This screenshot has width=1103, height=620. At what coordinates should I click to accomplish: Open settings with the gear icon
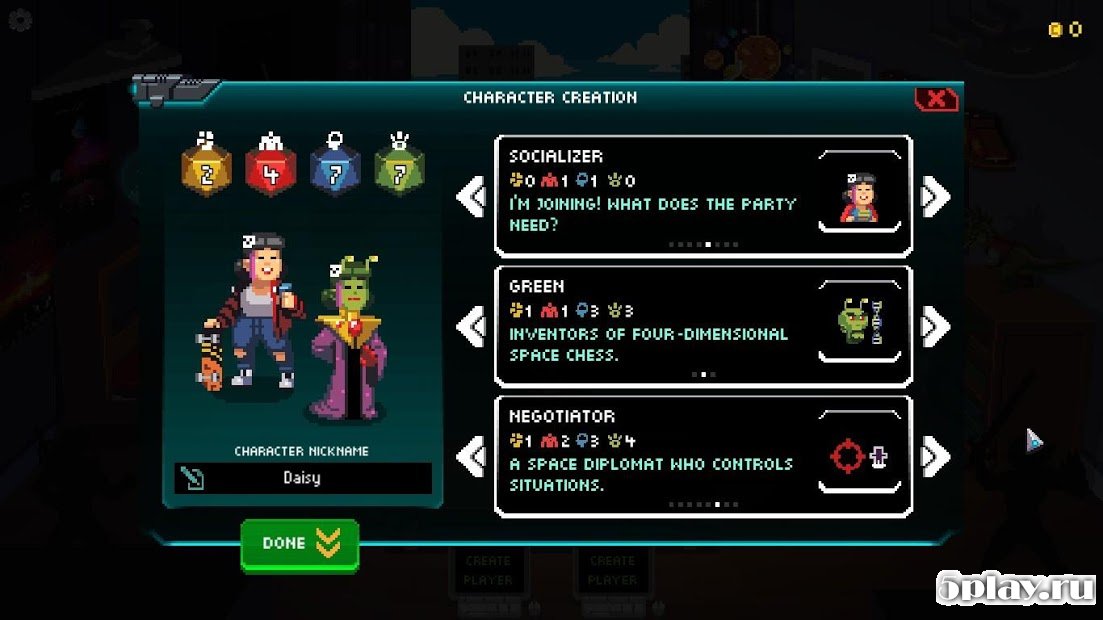coord(19,21)
